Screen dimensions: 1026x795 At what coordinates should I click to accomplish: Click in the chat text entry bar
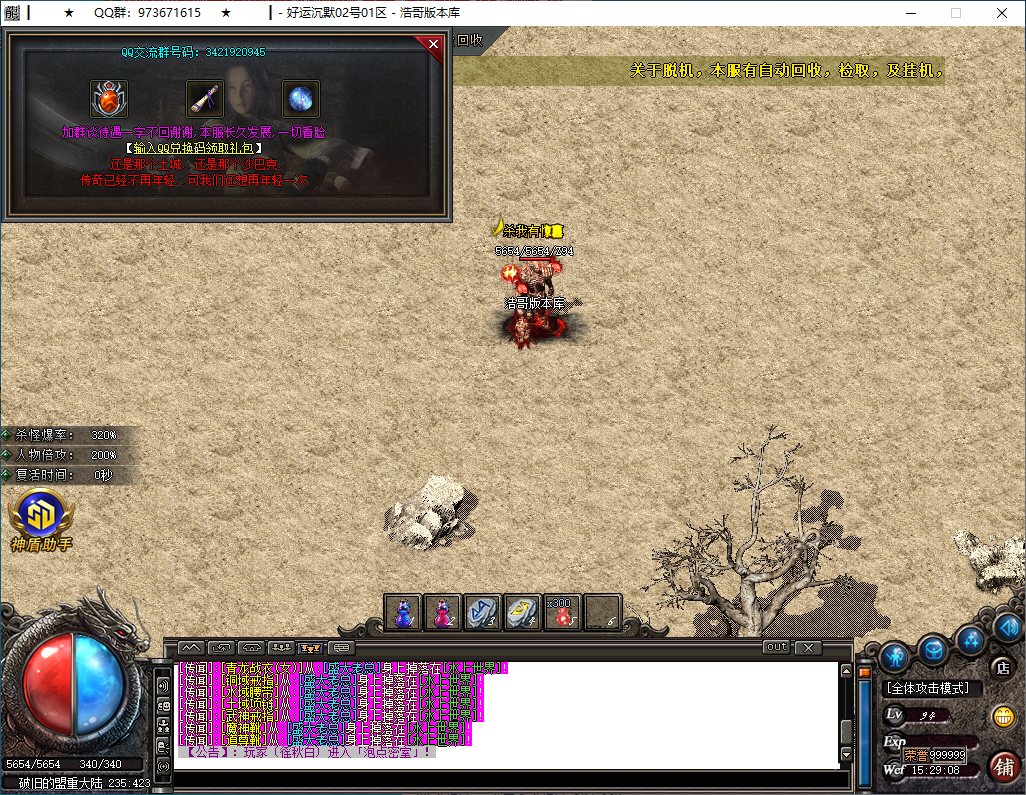coord(500,779)
